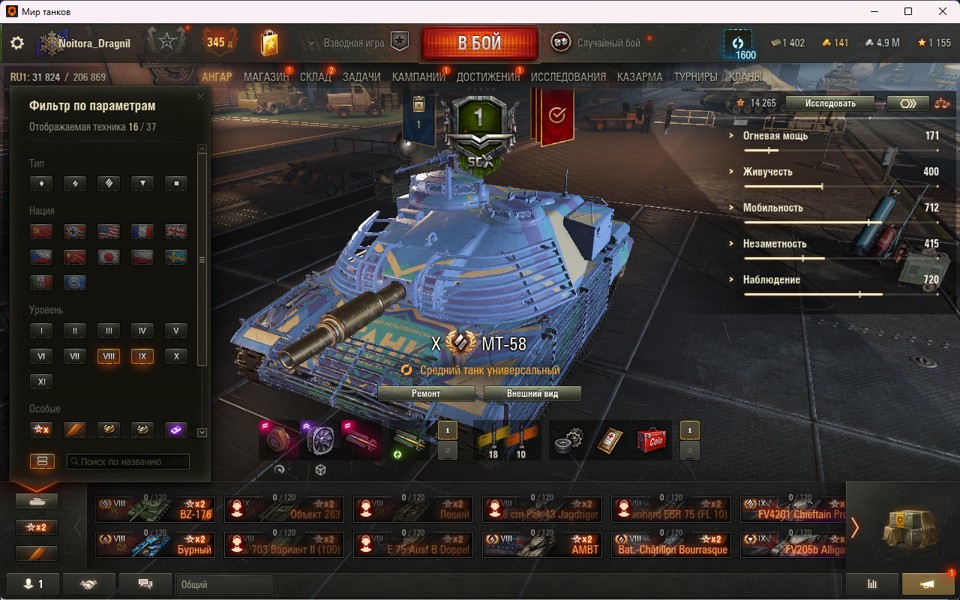Click the Ремонт button

[426, 394]
